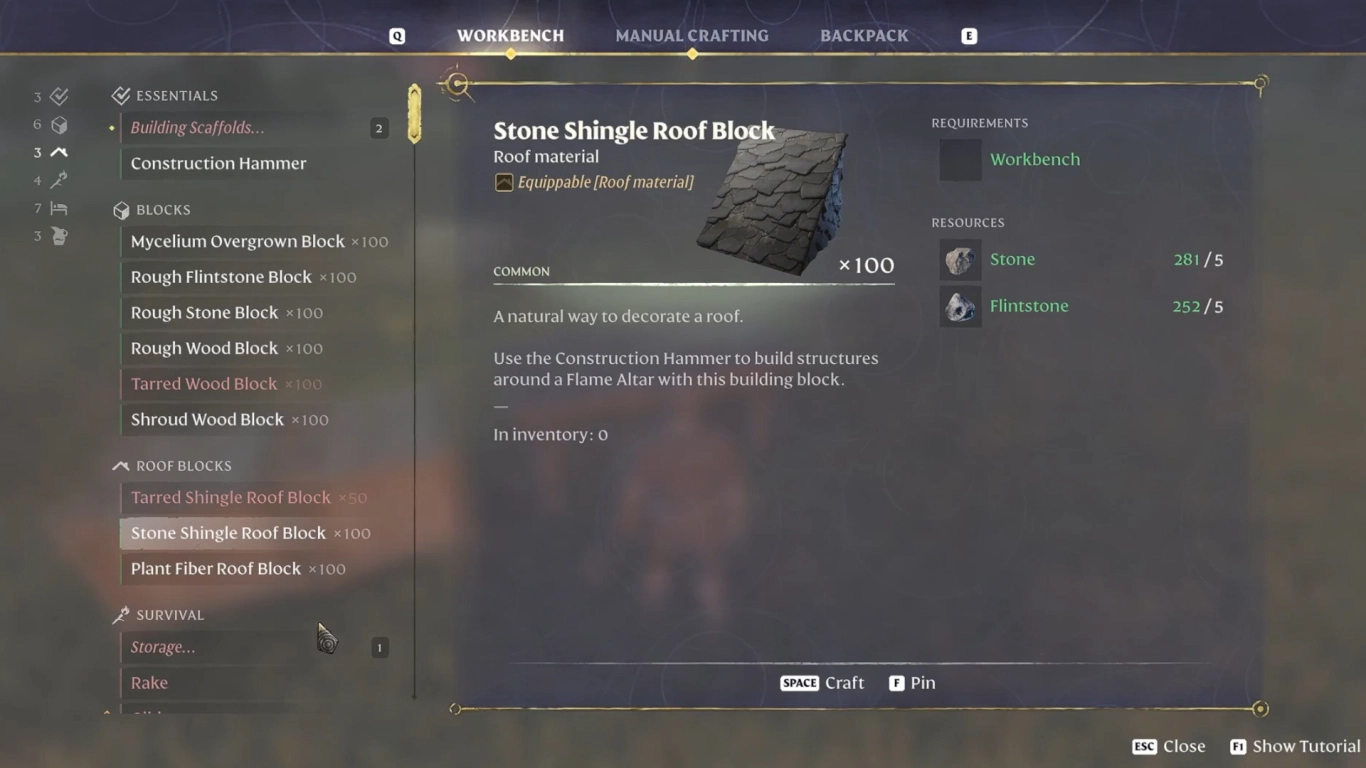The width and height of the screenshot is (1366, 768).
Task: Click the Stone resource icon
Action: [x=960, y=259]
